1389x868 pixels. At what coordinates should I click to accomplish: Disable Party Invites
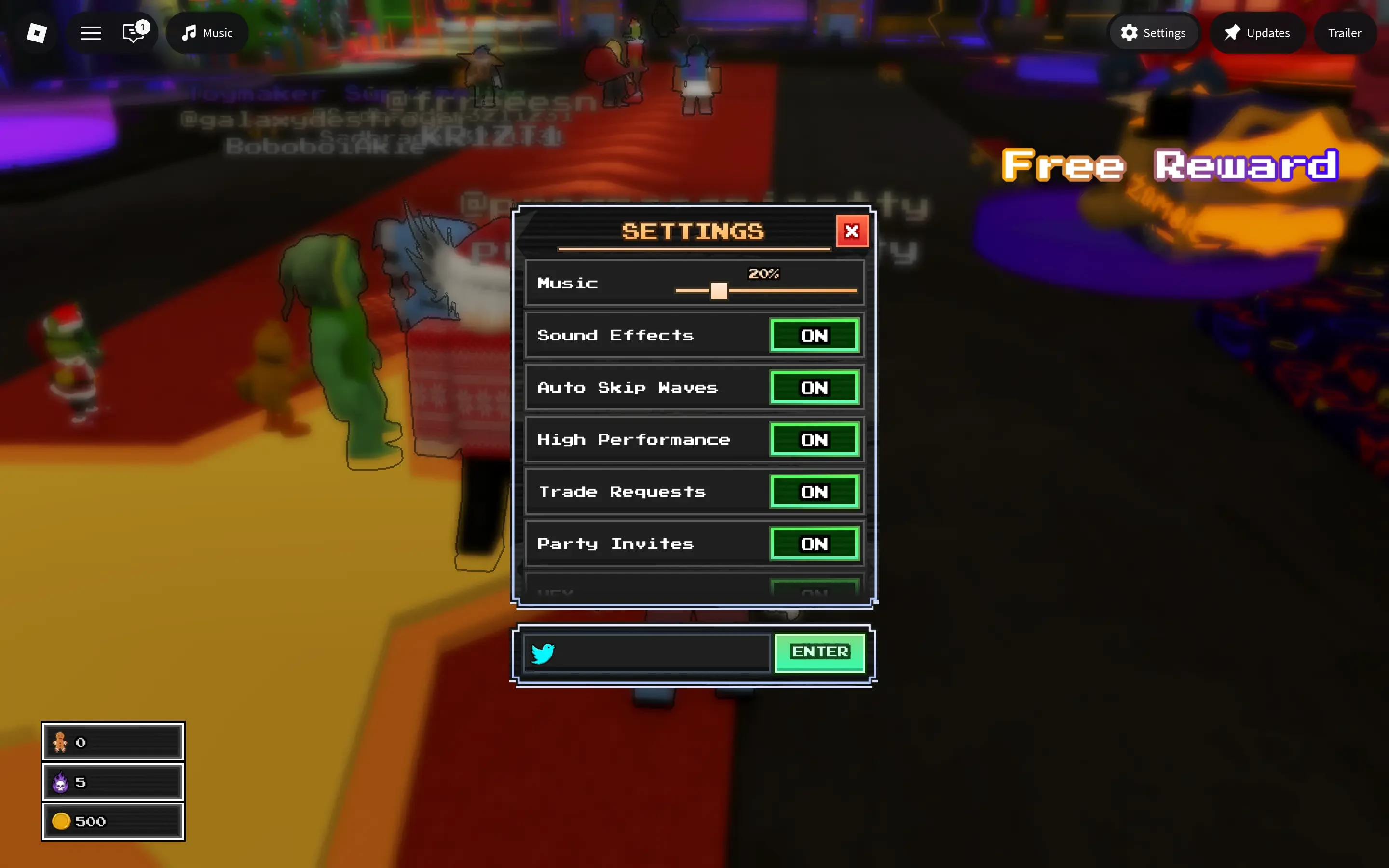tap(815, 543)
